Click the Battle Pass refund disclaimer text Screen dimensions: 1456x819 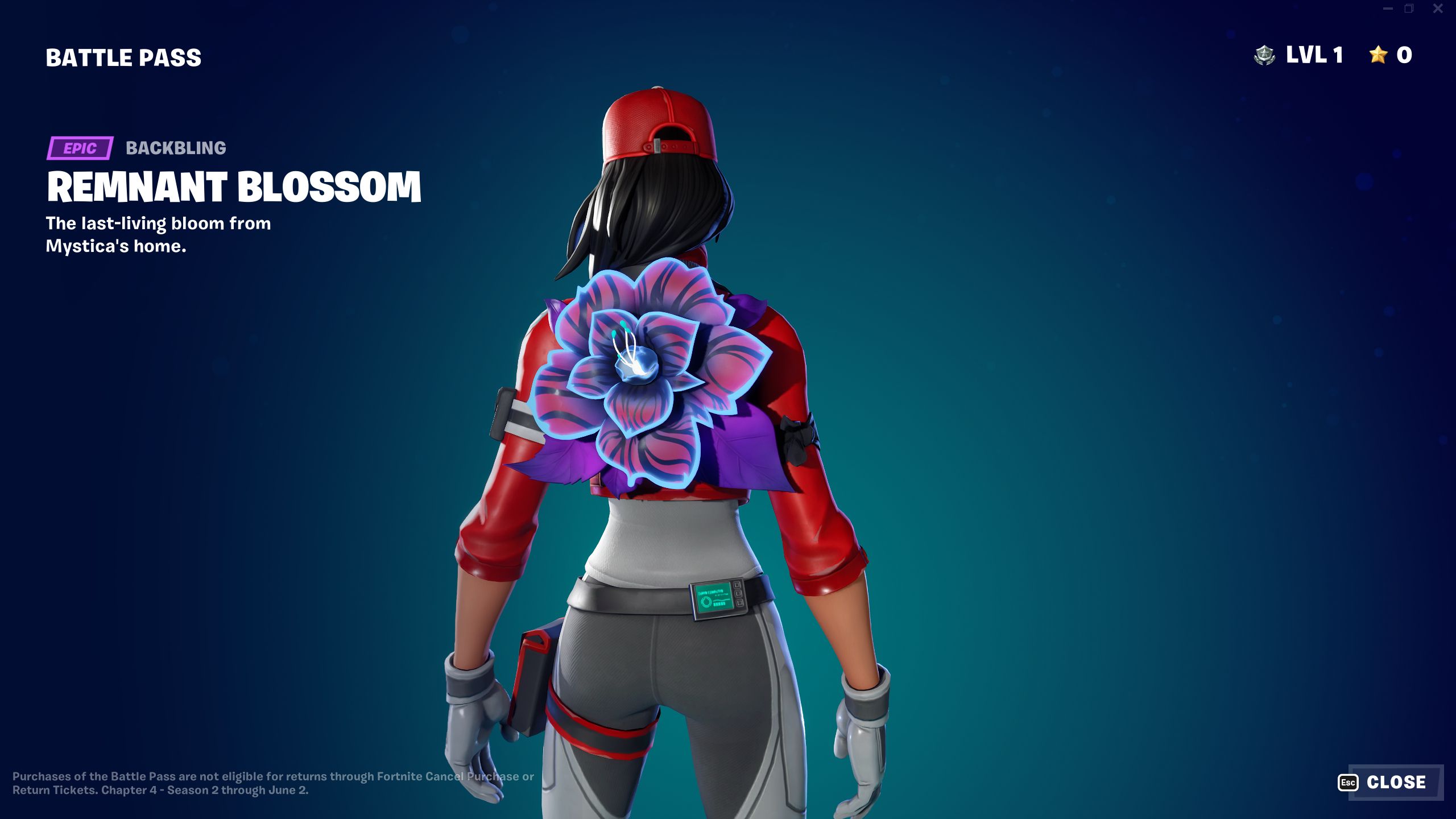point(273,781)
